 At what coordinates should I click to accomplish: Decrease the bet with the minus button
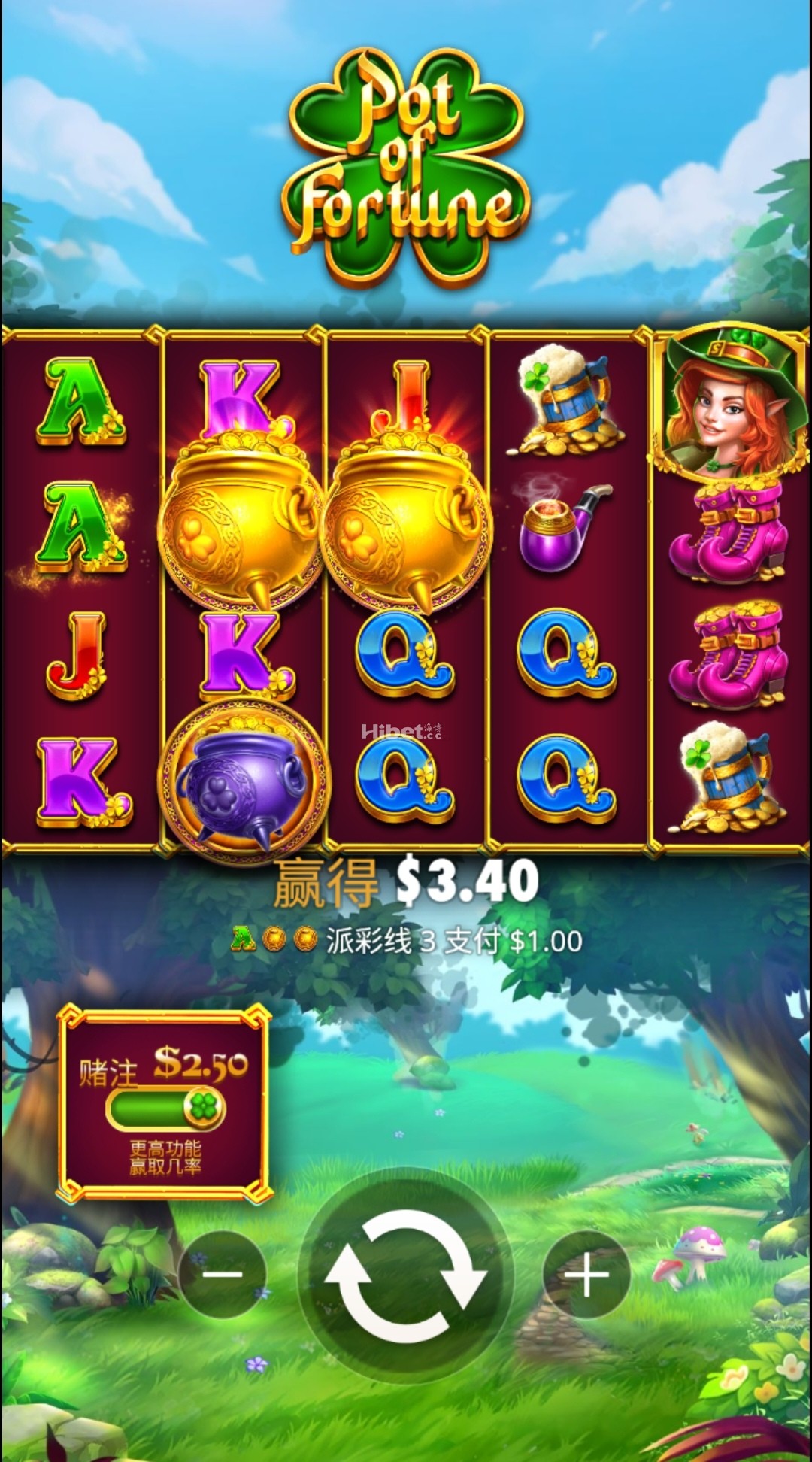223,1274
